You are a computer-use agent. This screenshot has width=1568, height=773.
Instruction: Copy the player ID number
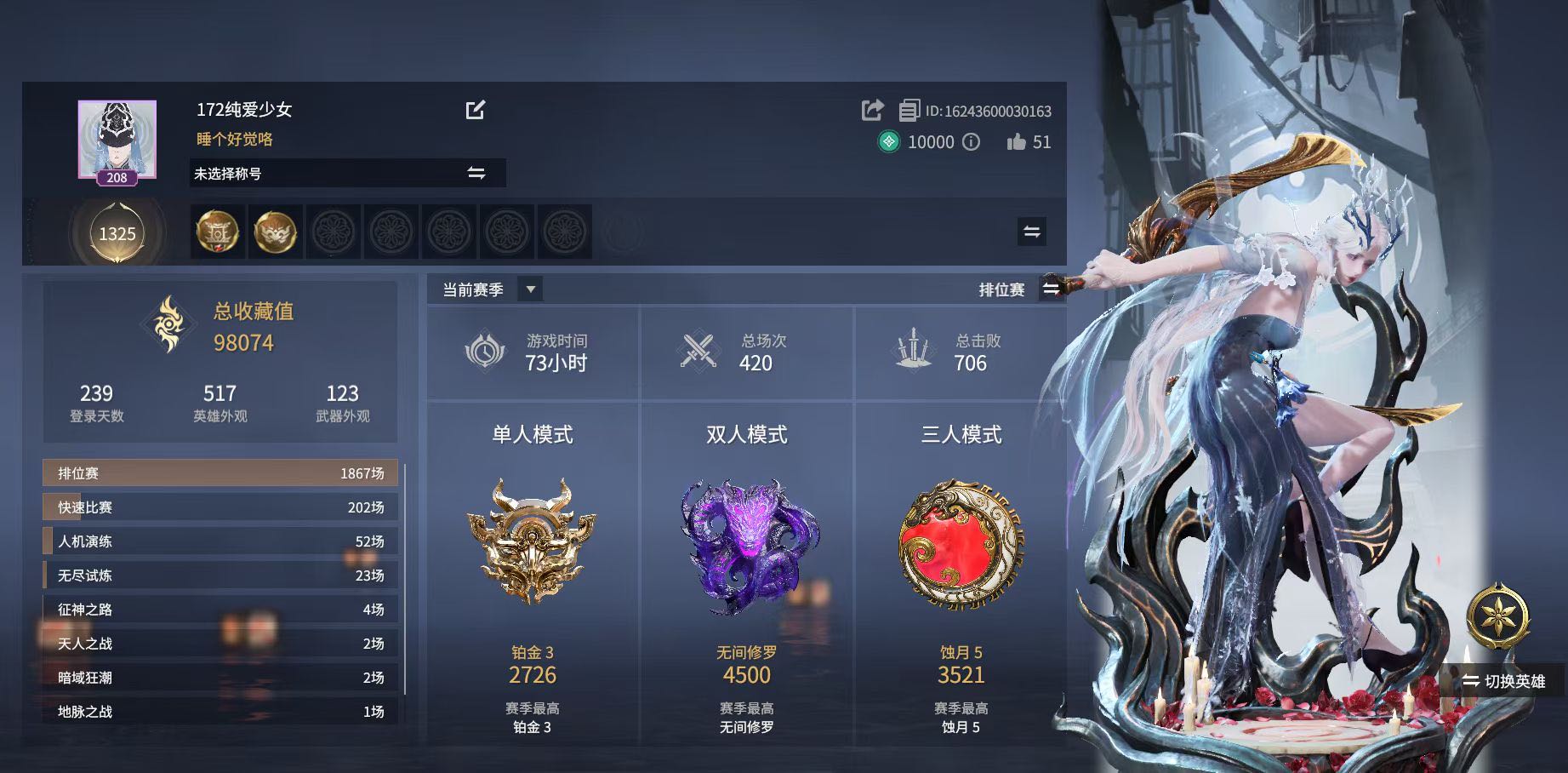point(909,111)
